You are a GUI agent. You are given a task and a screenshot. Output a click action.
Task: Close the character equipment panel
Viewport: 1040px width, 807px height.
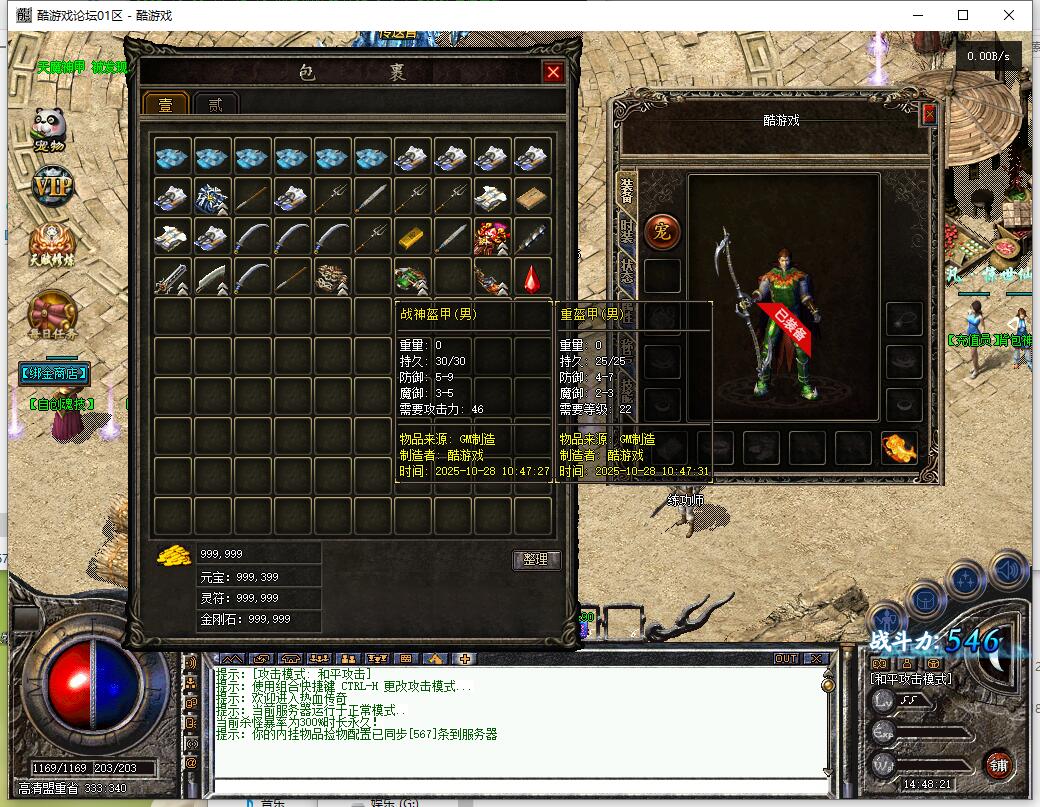click(929, 114)
